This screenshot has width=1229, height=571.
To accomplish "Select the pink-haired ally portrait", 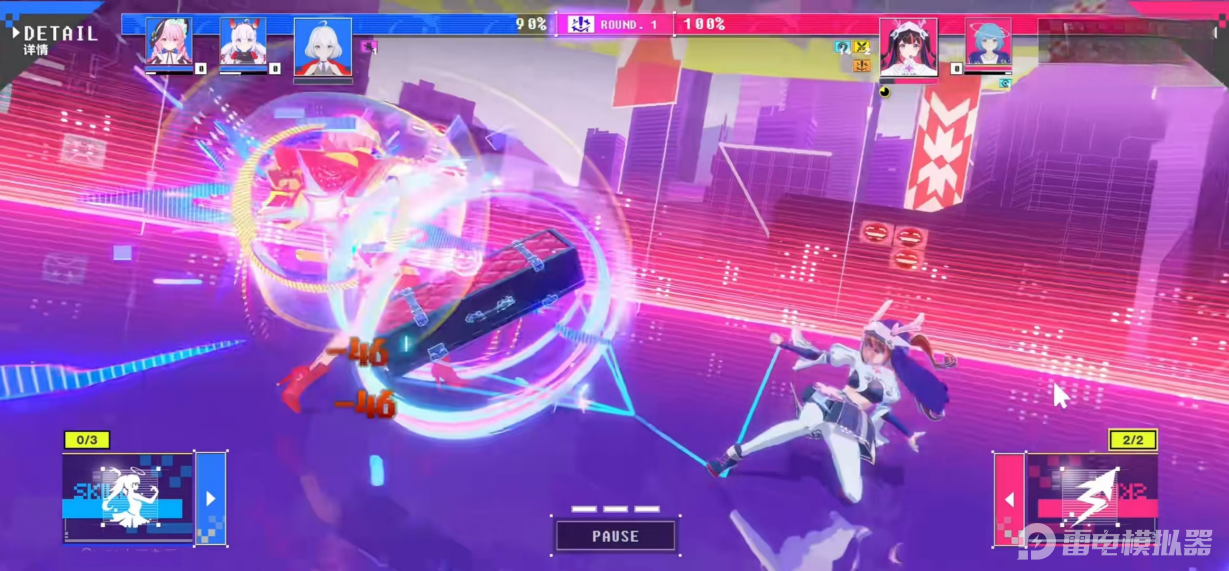I will point(168,43).
